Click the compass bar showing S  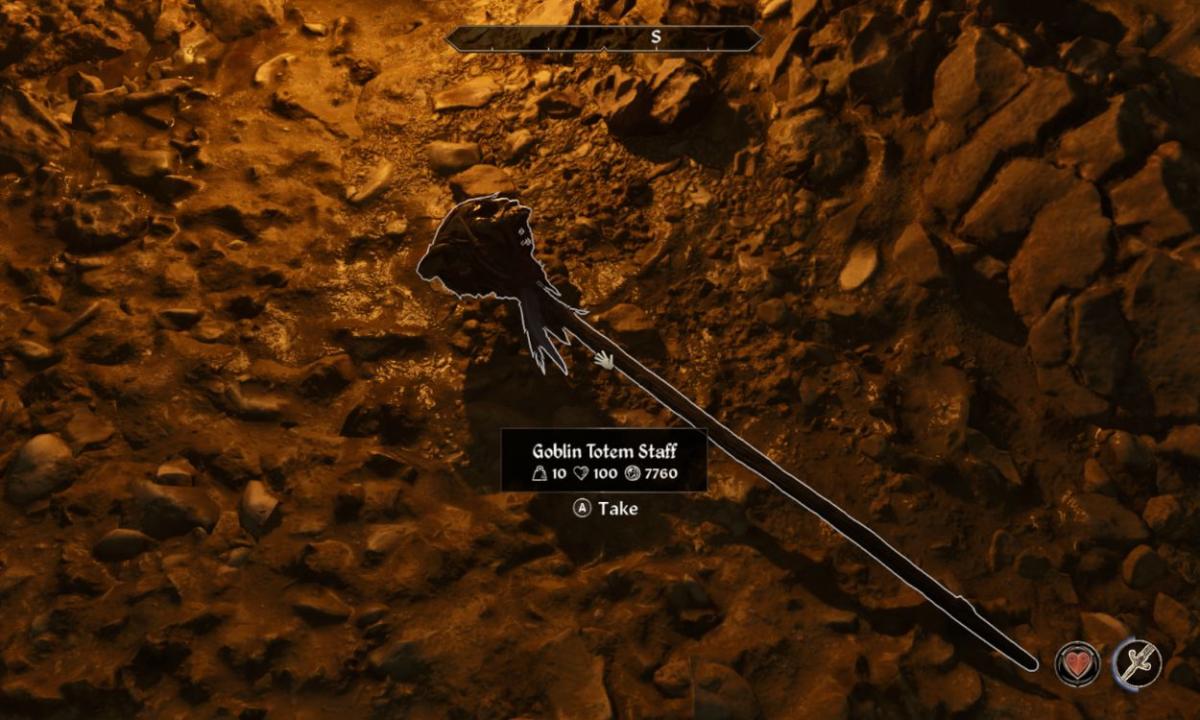[603, 38]
